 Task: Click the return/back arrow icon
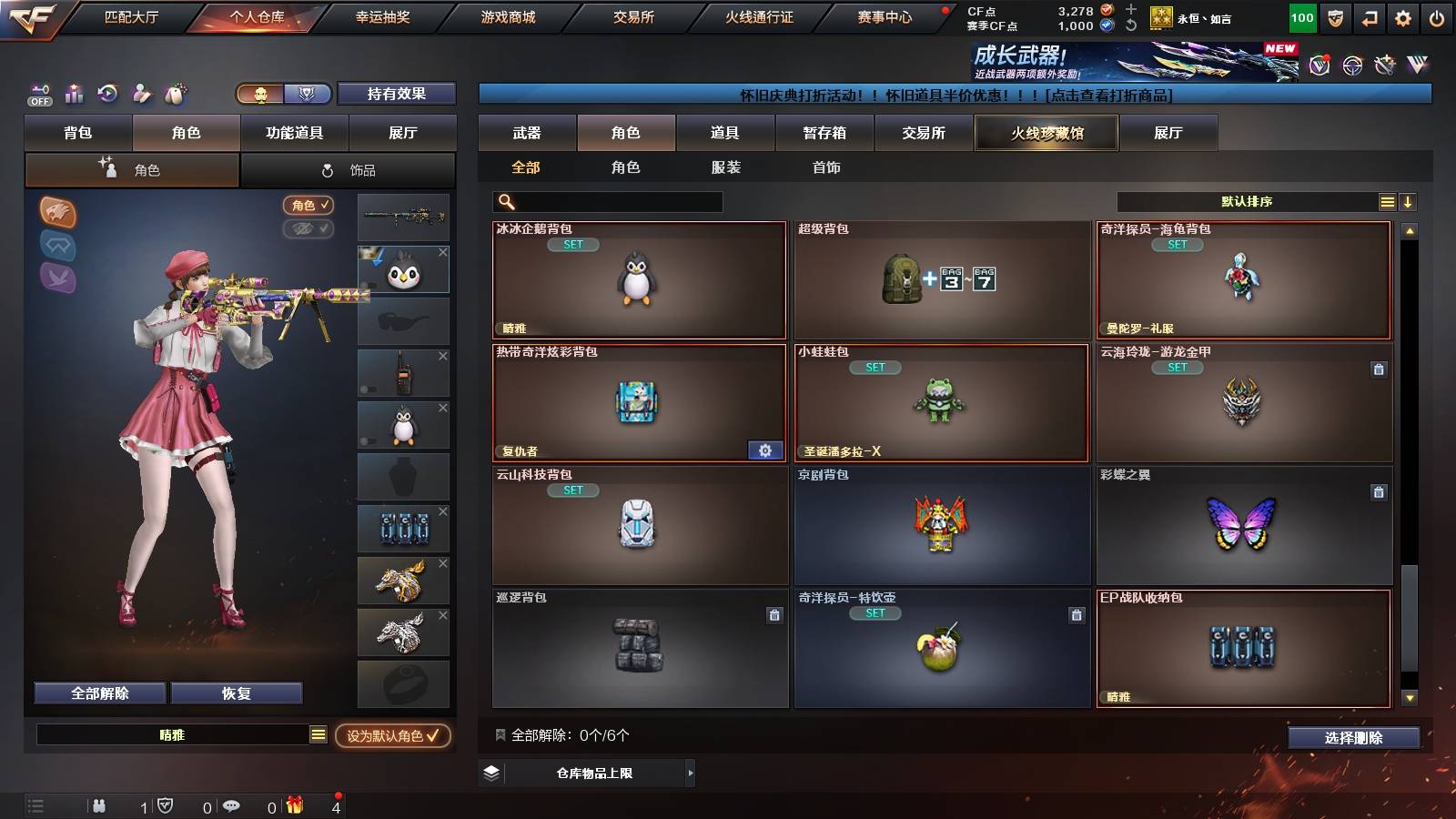pyautogui.click(x=1370, y=17)
